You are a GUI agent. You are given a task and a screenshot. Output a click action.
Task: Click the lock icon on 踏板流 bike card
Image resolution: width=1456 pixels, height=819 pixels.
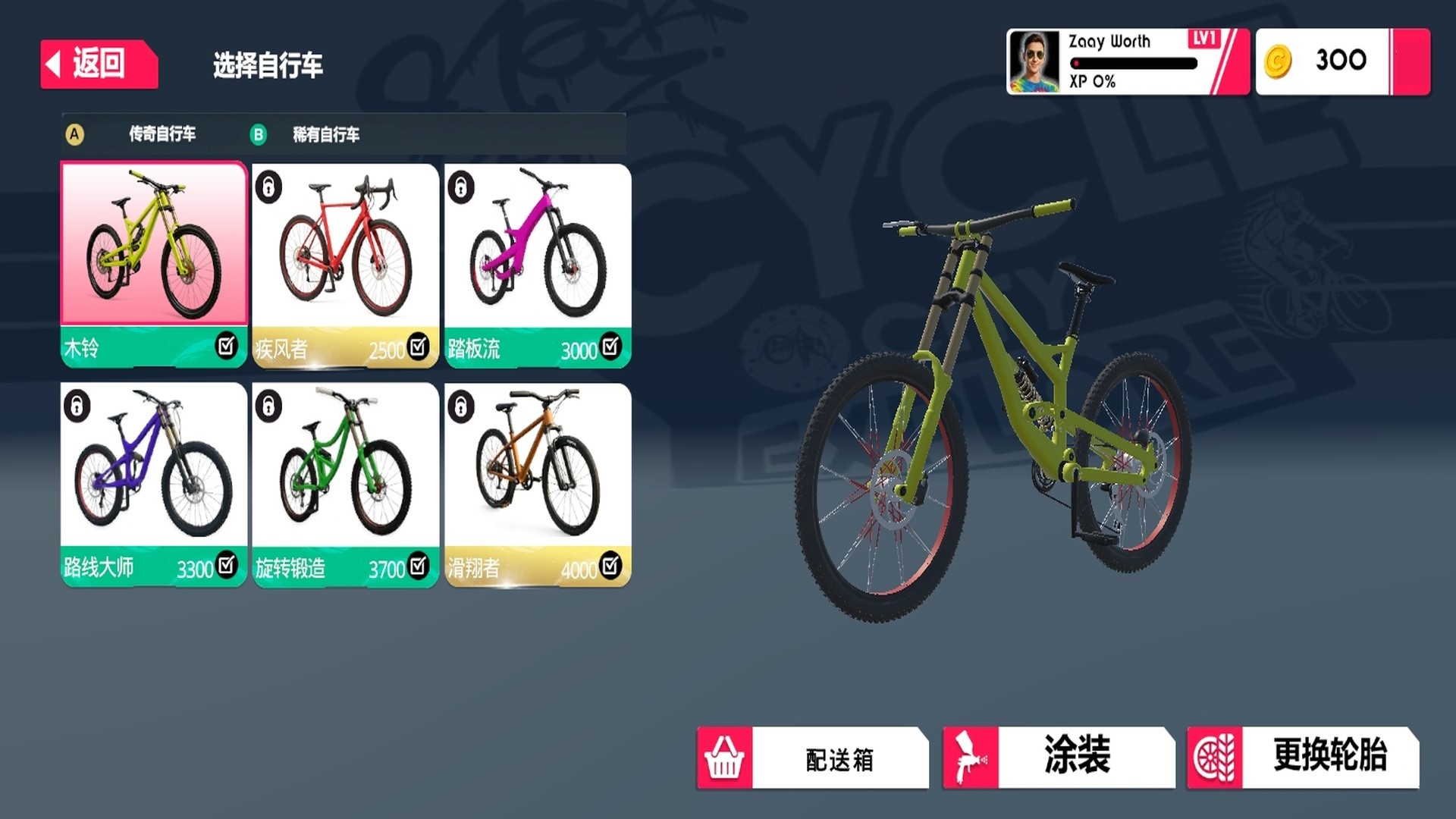[460, 188]
